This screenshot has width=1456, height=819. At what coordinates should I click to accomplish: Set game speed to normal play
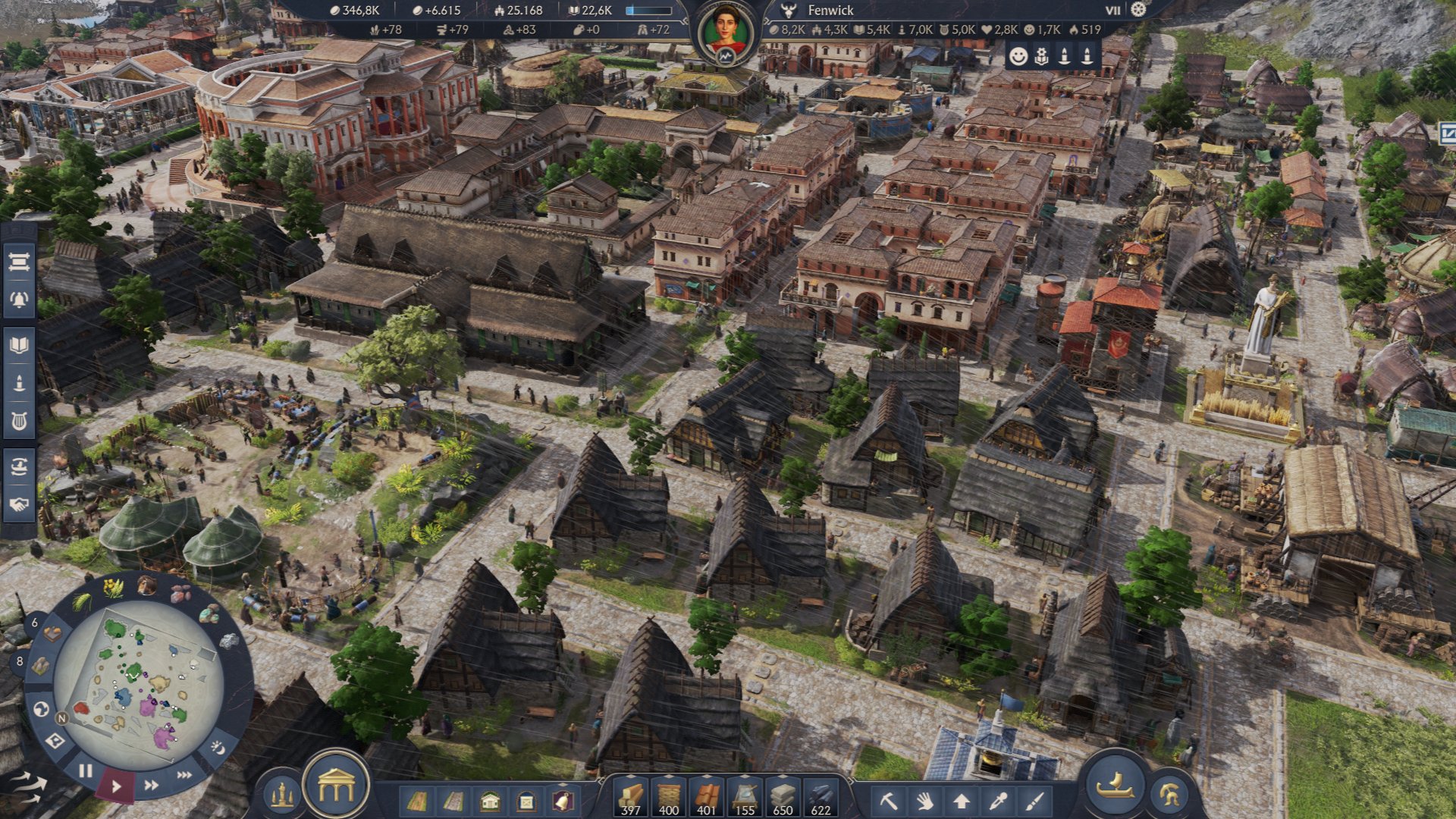[x=116, y=786]
